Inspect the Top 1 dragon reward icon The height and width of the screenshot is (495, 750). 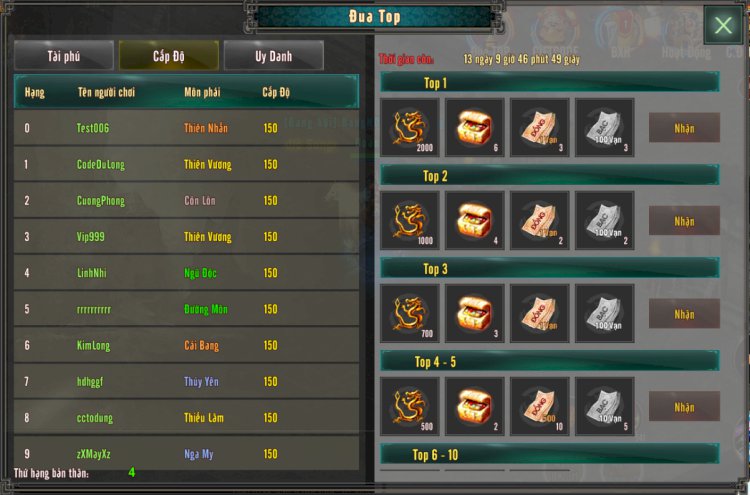coord(409,128)
